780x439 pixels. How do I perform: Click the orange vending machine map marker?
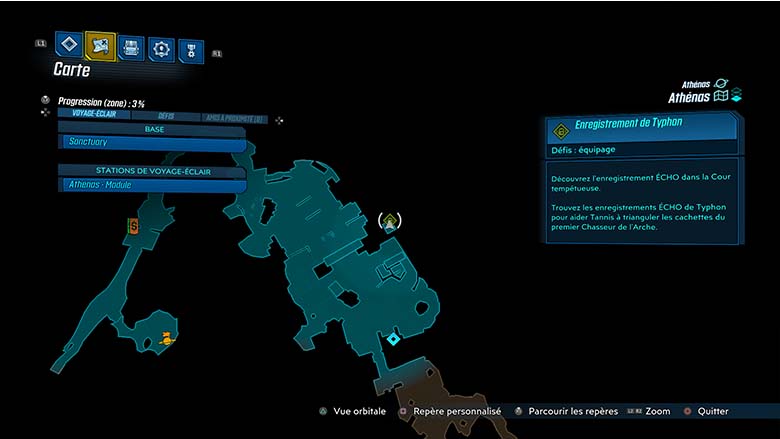coord(133,228)
